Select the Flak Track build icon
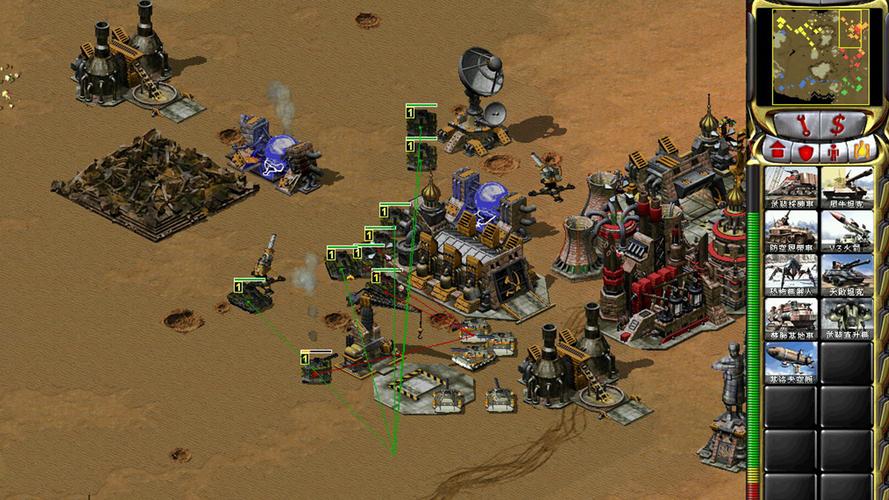889x500 pixels. point(791,231)
